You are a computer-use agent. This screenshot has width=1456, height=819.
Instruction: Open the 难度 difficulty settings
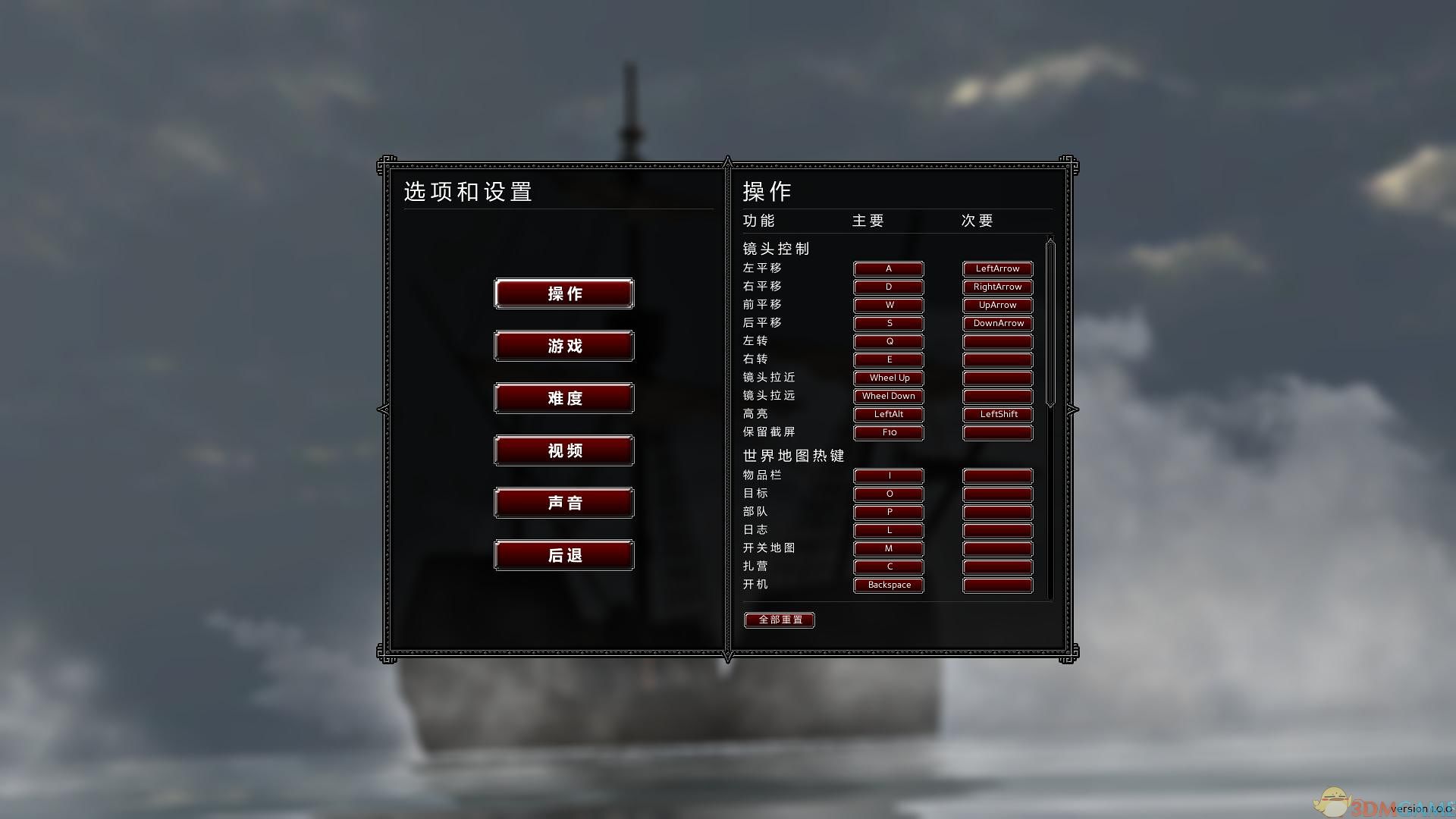point(563,398)
